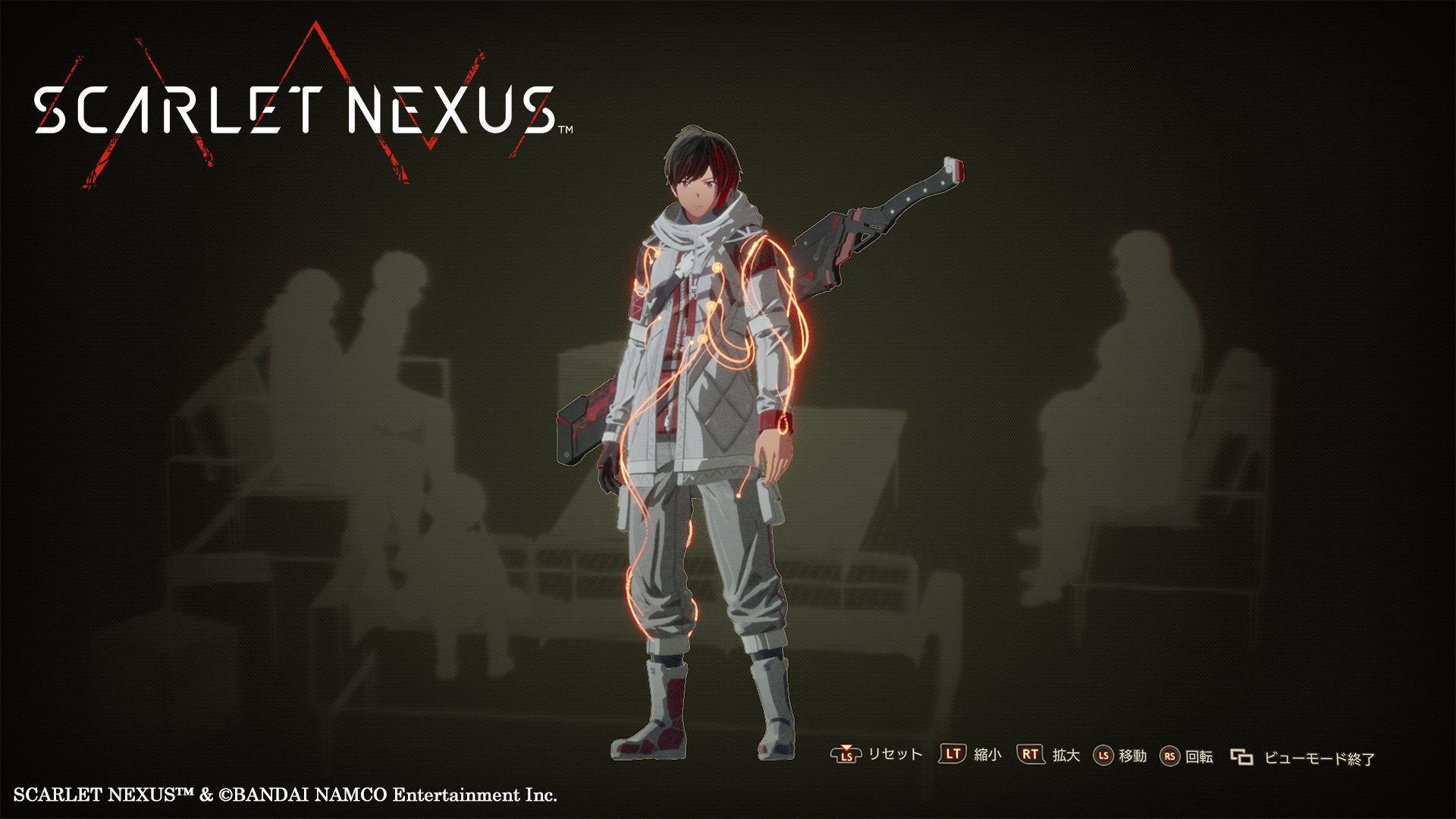This screenshot has width=1456, height=819.
Task: Click the TM trademark symbol
Action: point(565,130)
